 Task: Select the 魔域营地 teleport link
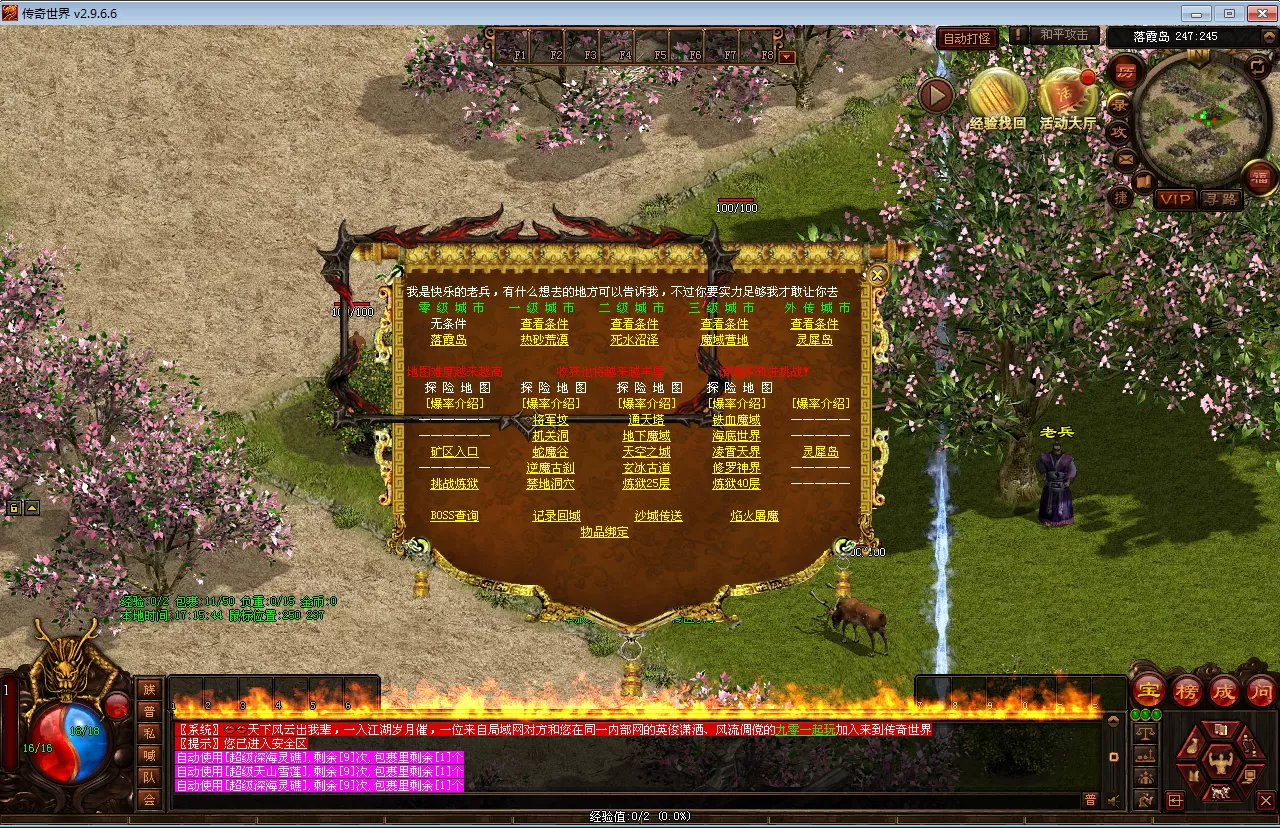(x=724, y=340)
